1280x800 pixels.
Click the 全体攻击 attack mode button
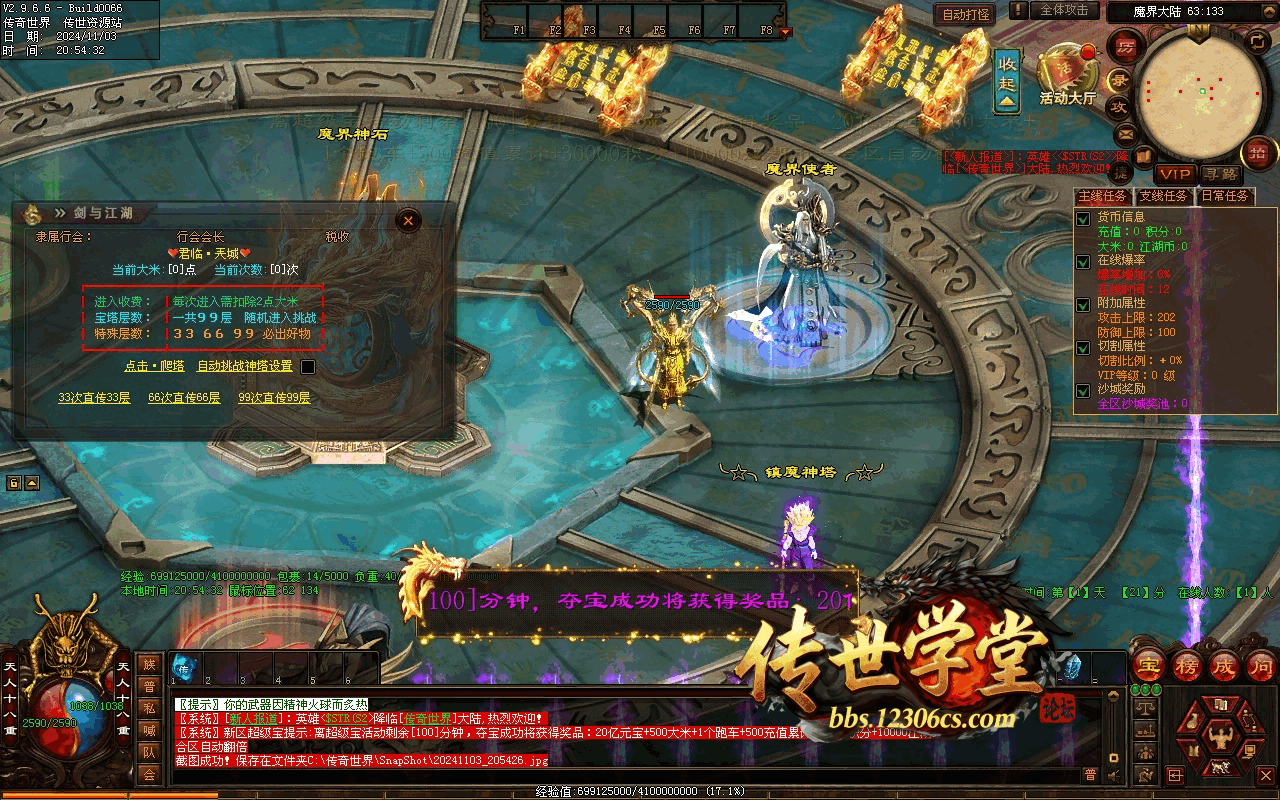[1064, 10]
